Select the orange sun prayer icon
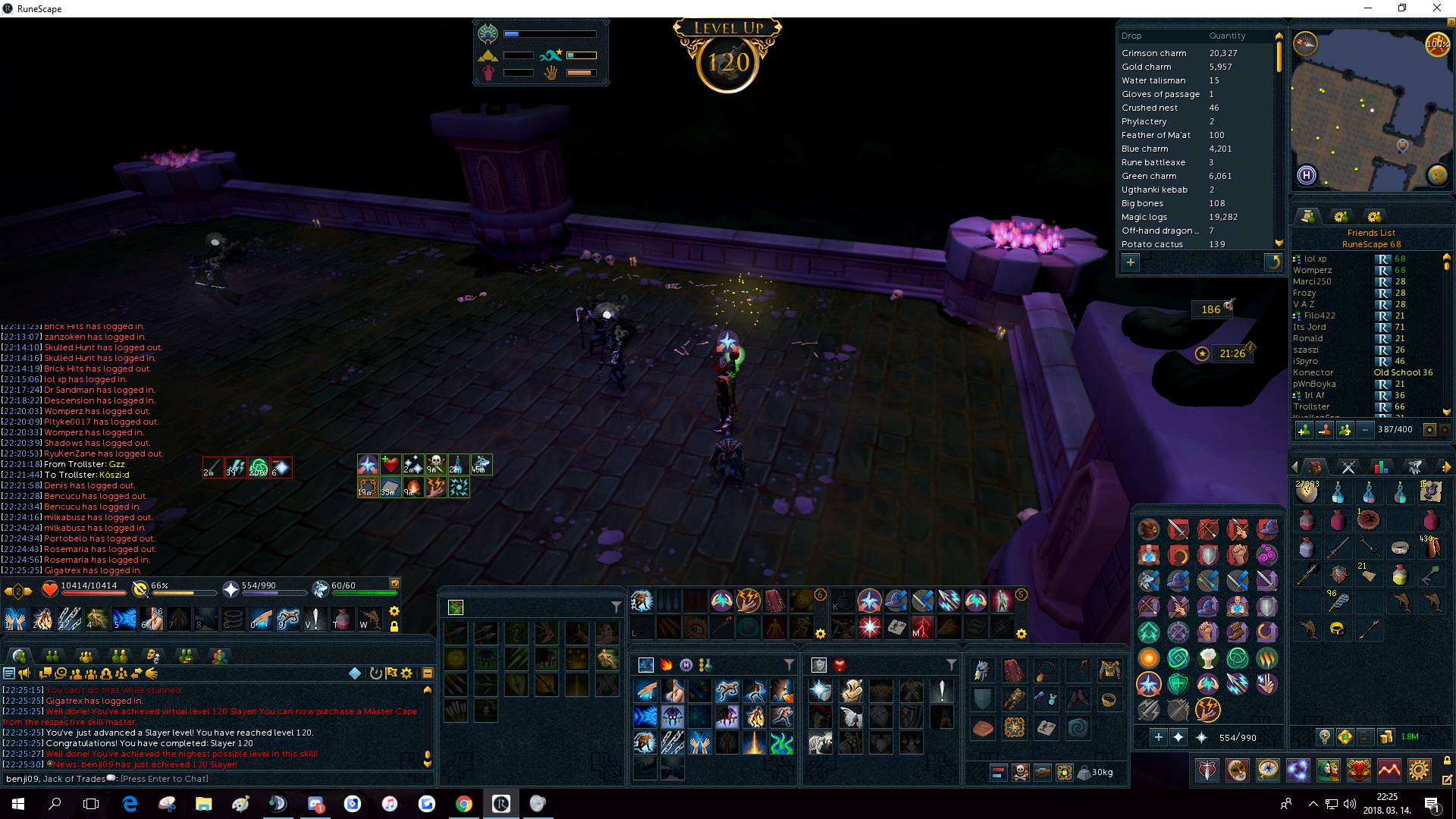 click(1149, 658)
